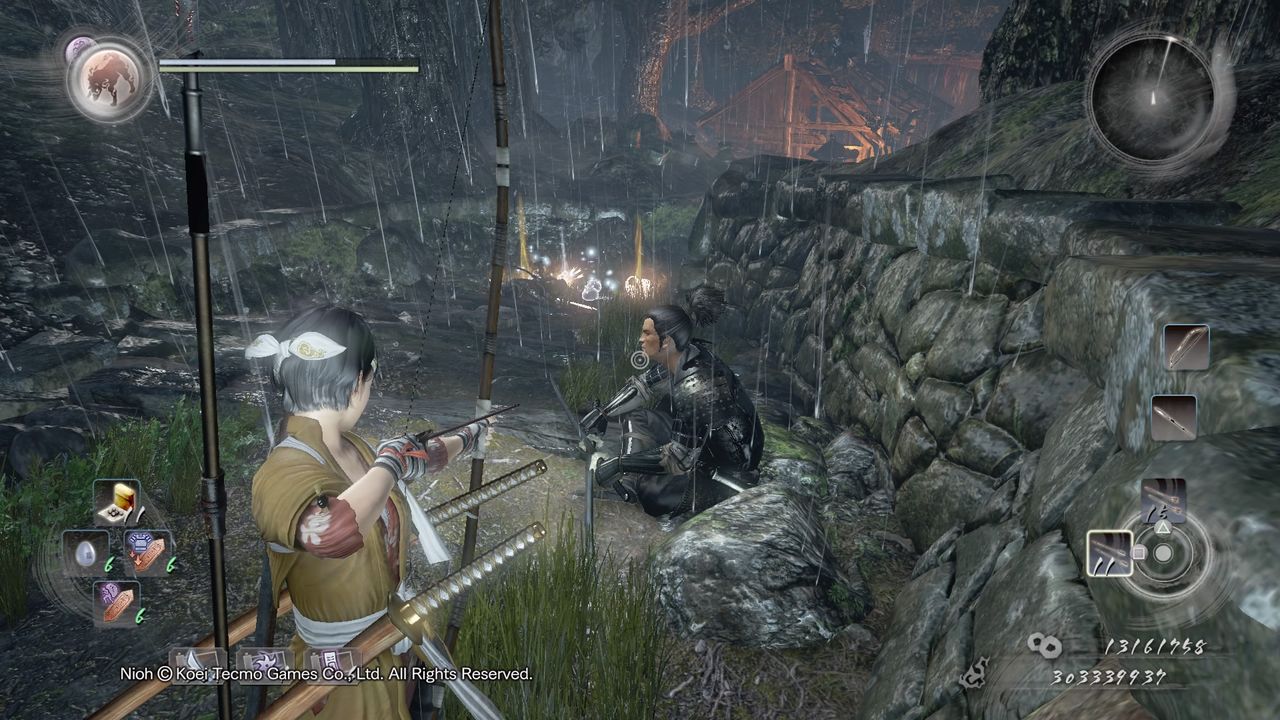Image resolution: width=1280 pixels, height=720 pixels.
Task: Open the purple talisman scroll shortcut tile
Action: (333, 661)
